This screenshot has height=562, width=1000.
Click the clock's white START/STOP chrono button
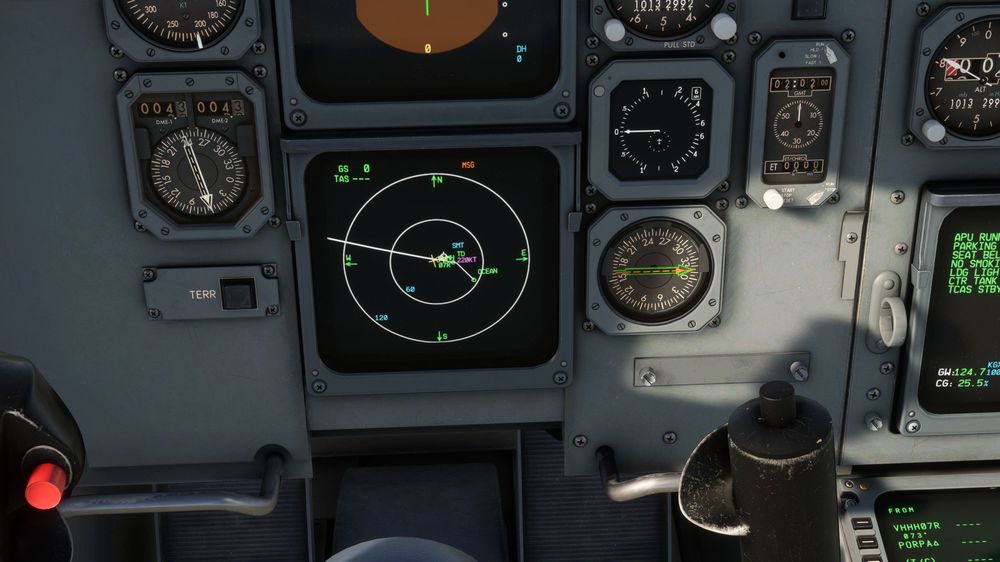773,198
